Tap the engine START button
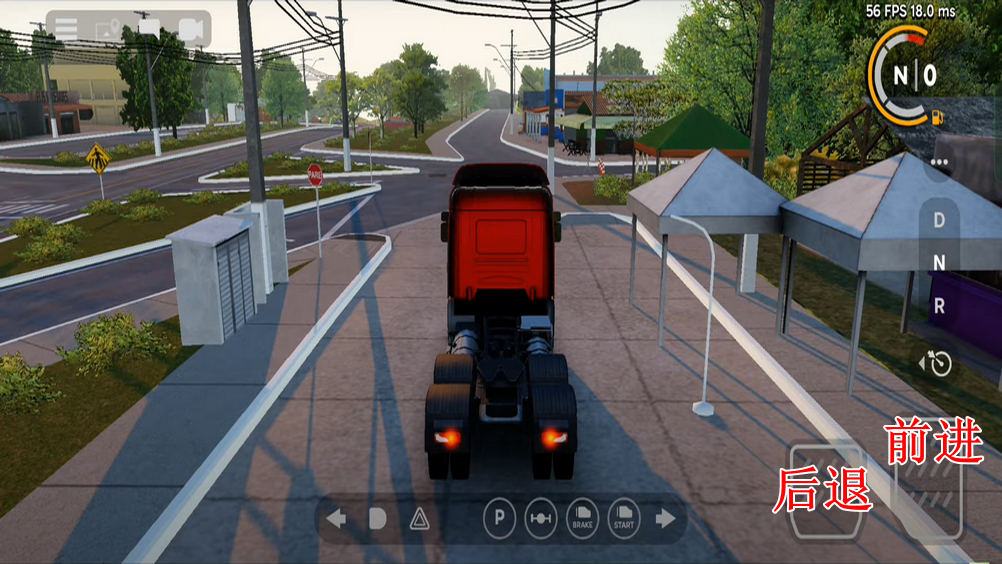The width and height of the screenshot is (1002, 564). click(x=623, y=518)
